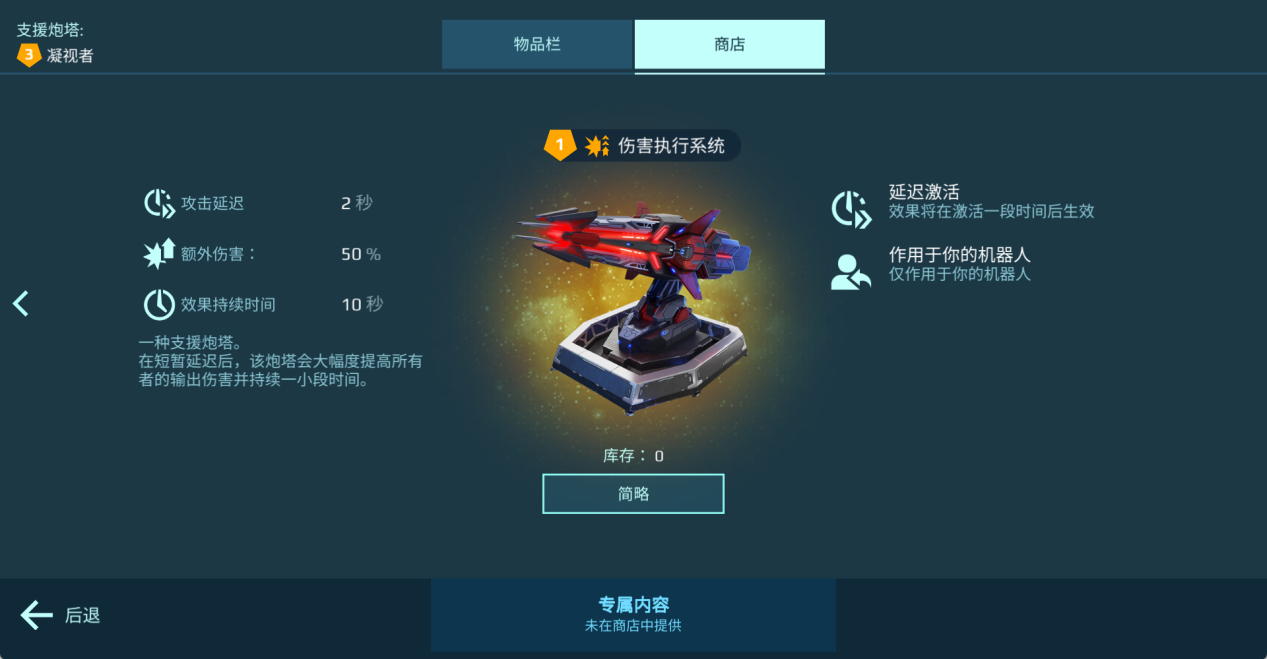Select the 商店 shop tab
This screenshot has width=1267, height=659.
coord(729,45)
